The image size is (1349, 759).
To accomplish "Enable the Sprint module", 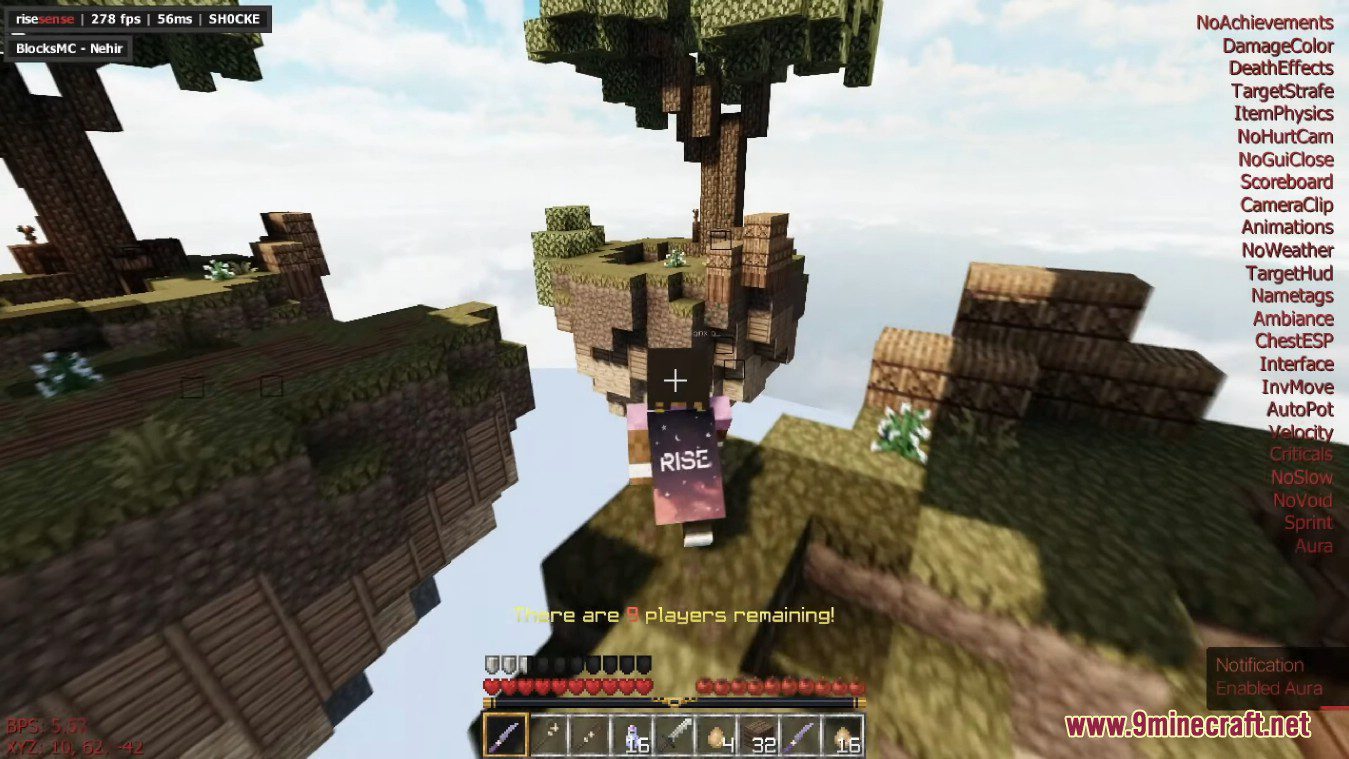I will (1309, 523).
